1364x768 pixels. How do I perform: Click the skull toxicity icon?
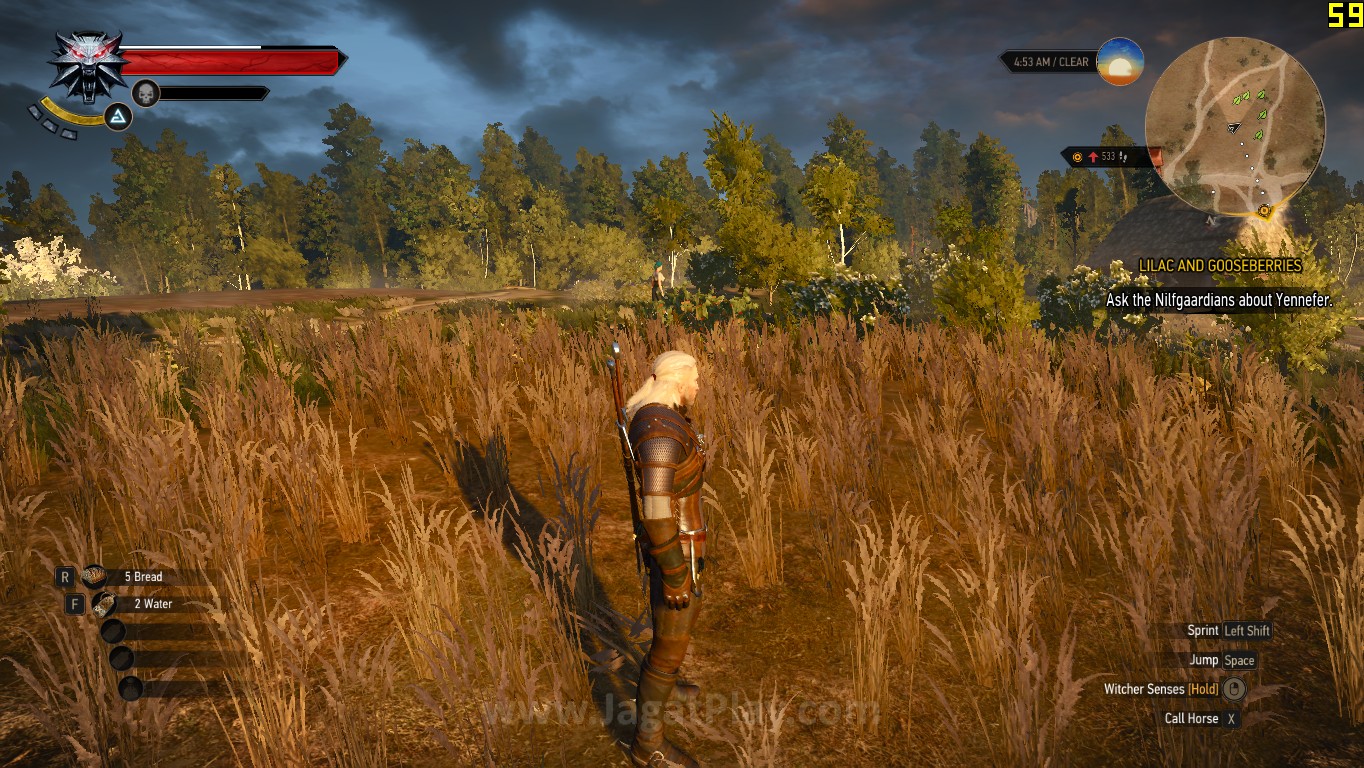pos(146,93)
